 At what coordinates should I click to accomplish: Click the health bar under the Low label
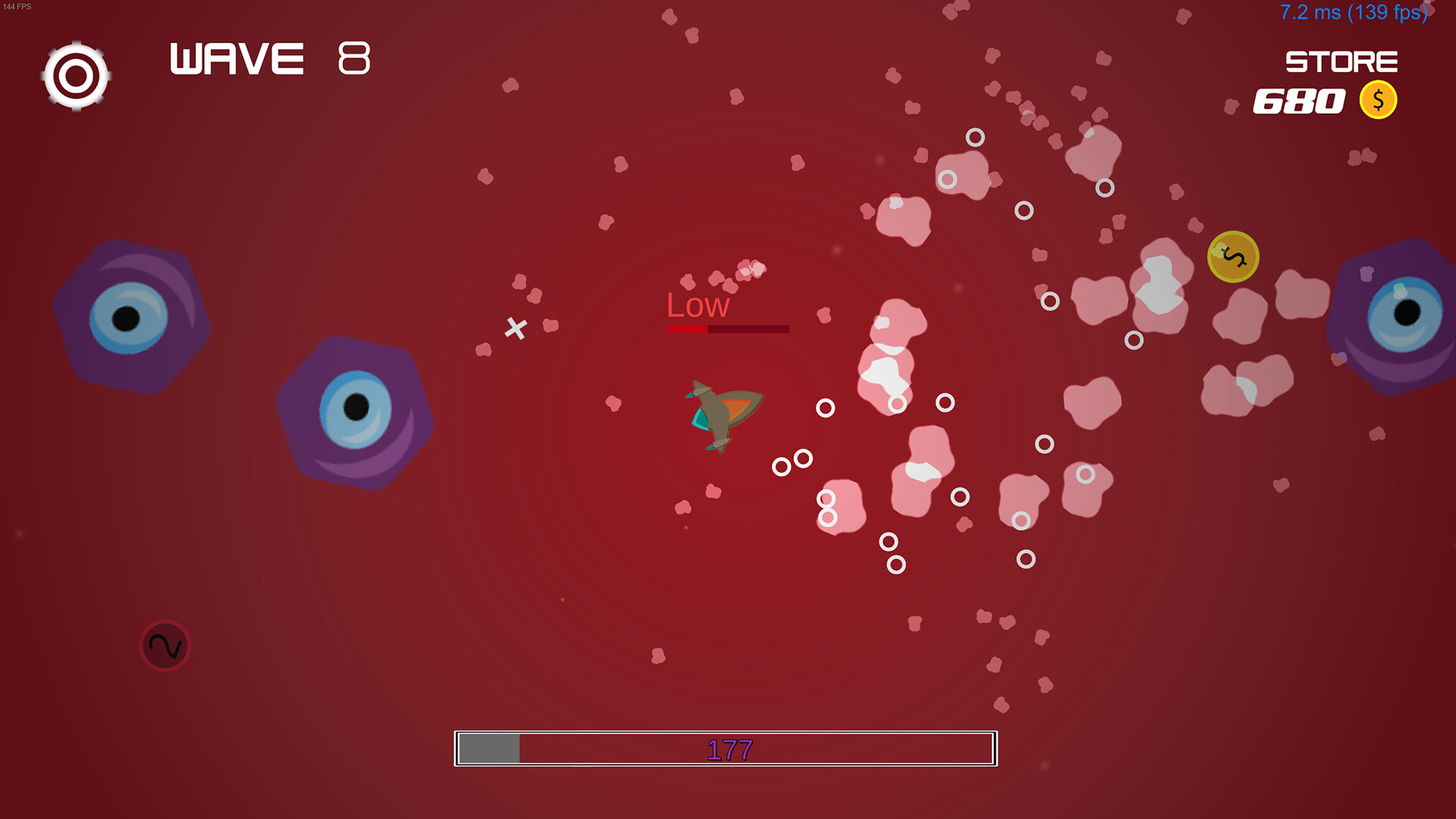(x=727, y=329)
